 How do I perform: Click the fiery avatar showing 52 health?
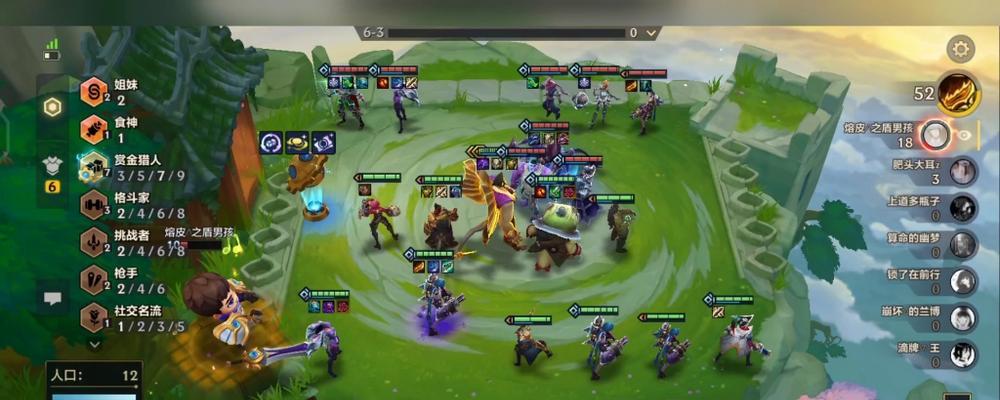[958, 93]
